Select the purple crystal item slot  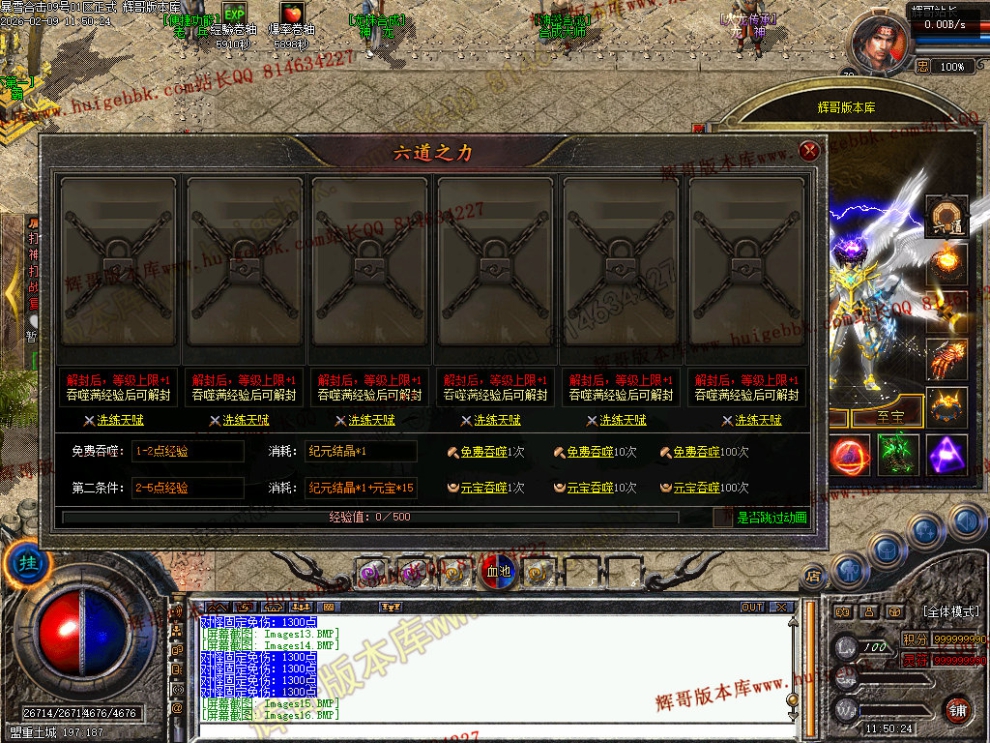coord(946,455)
